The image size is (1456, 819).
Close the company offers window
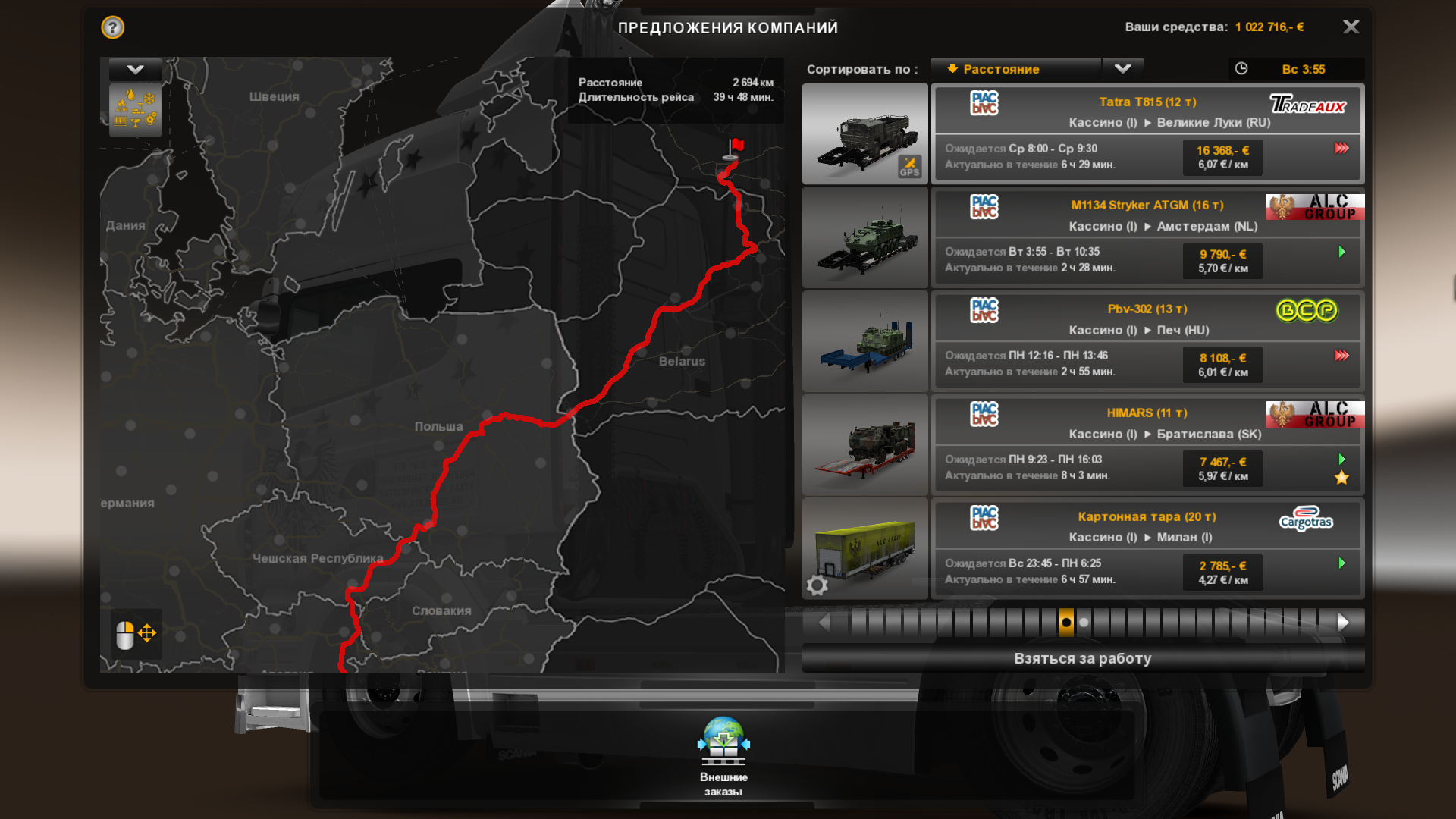pos(1351,27)
